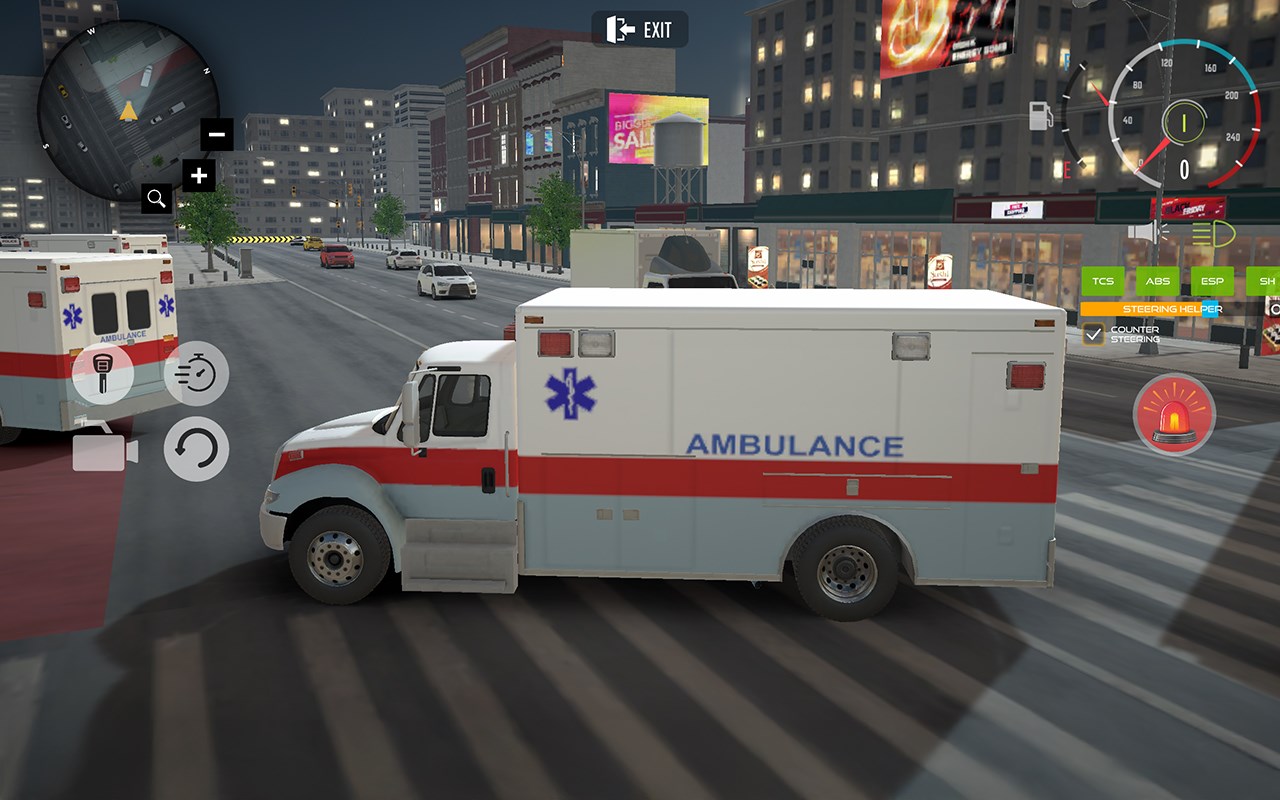Adjust the Steering Helper slider handle
The width and height of the screenshot is (1280, 800).
tap(1210, 309)
